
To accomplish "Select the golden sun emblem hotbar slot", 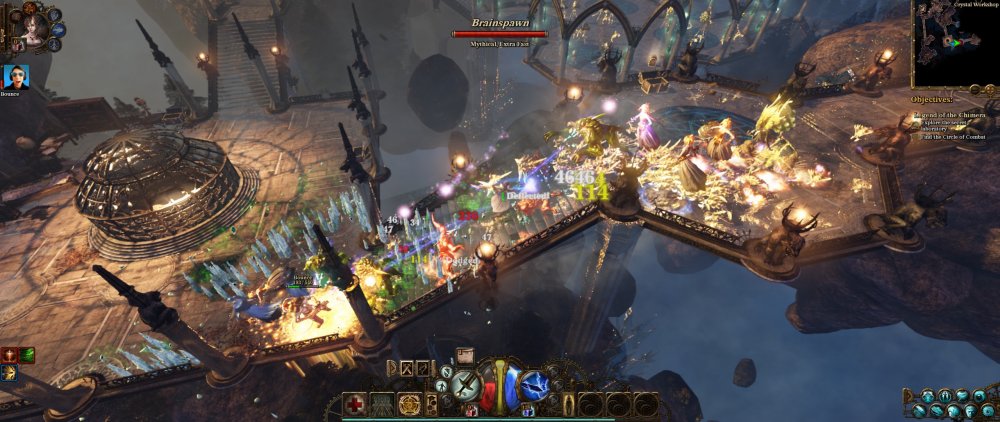I will 409,404.
